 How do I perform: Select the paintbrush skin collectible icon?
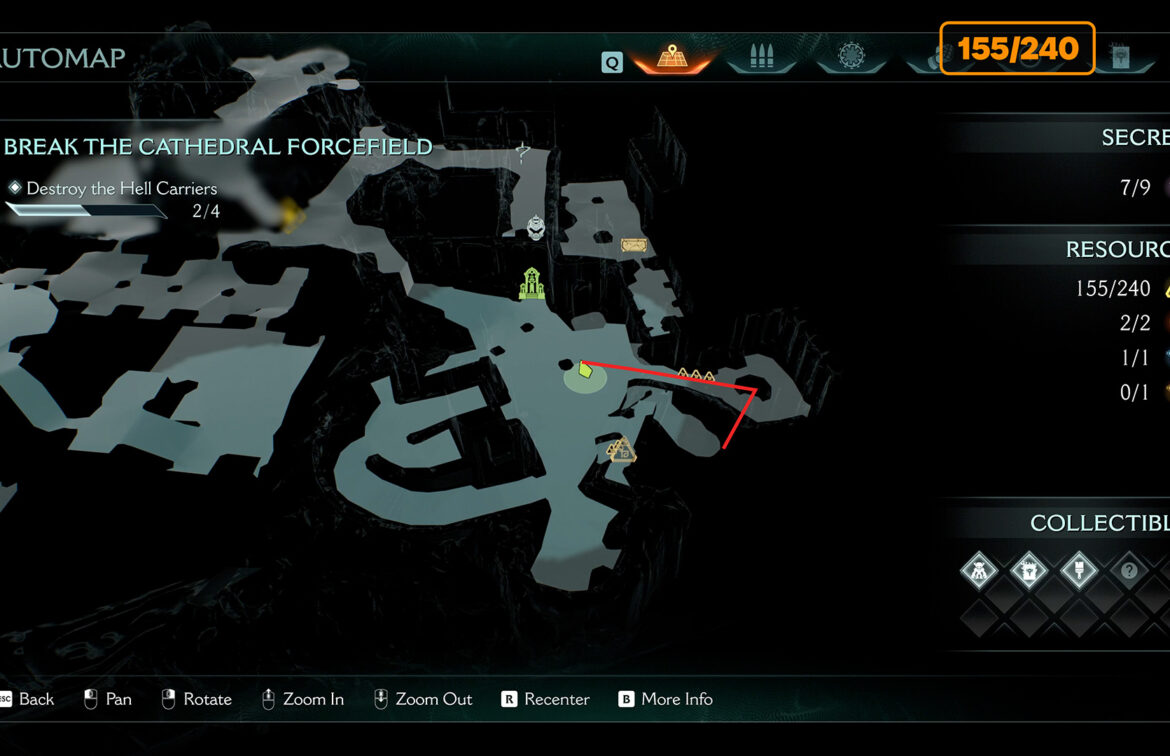click(1079, 572)
